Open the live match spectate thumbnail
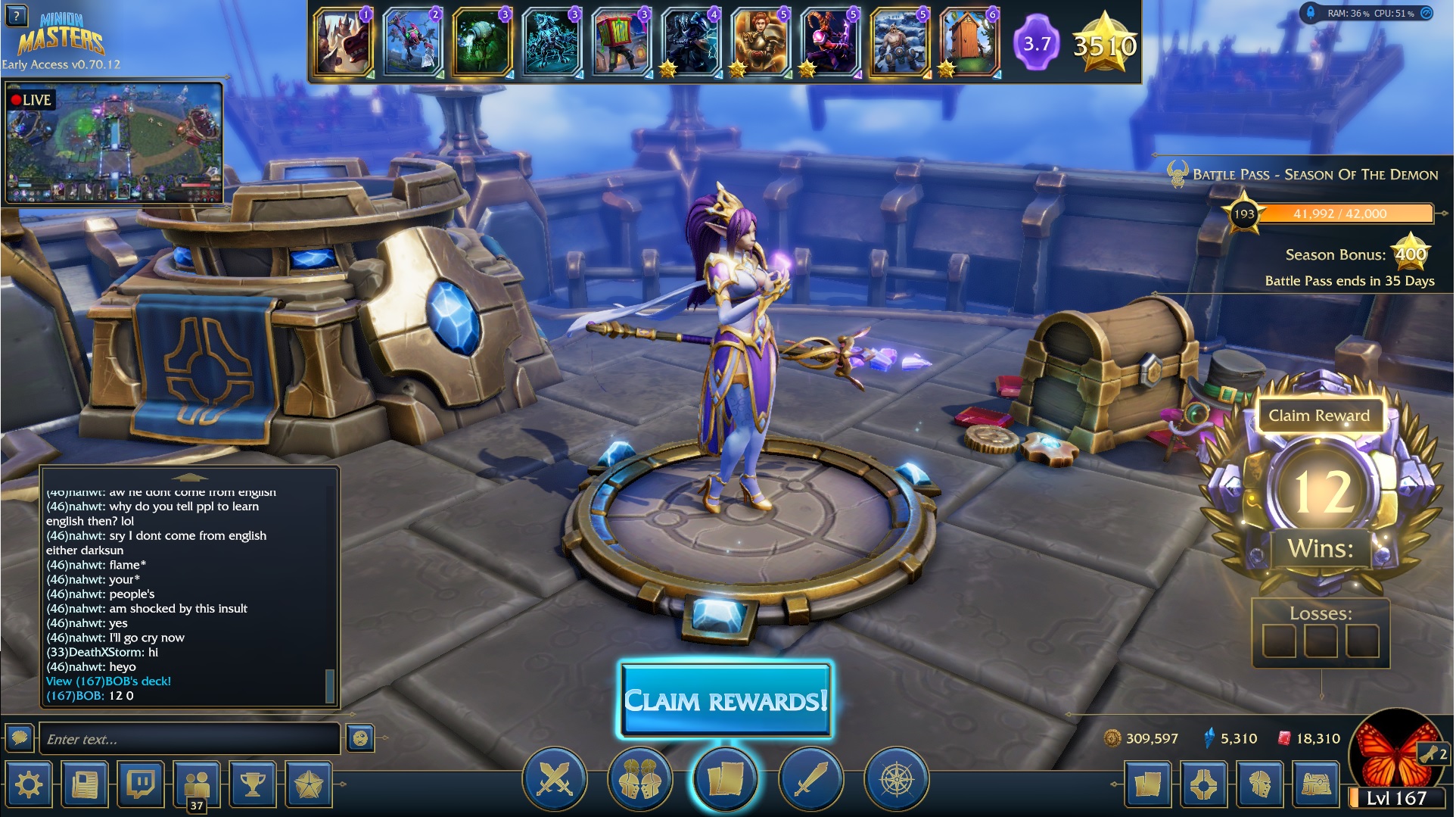Screen dimensions: 1456x817 point(114,144)
